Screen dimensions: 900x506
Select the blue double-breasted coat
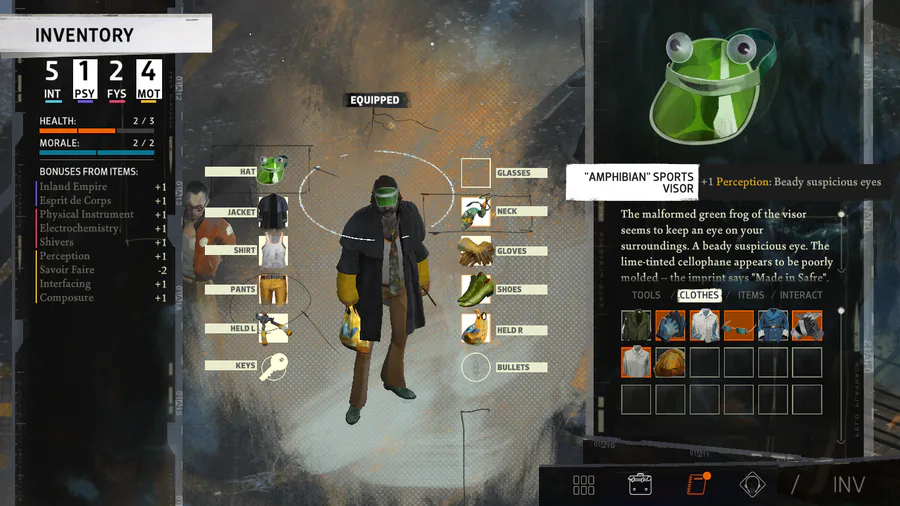[772, 325]
